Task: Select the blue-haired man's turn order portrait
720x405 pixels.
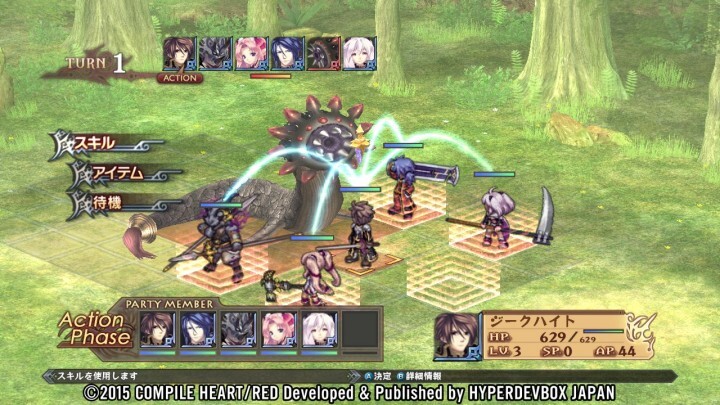Action: [x=288, y=54]
